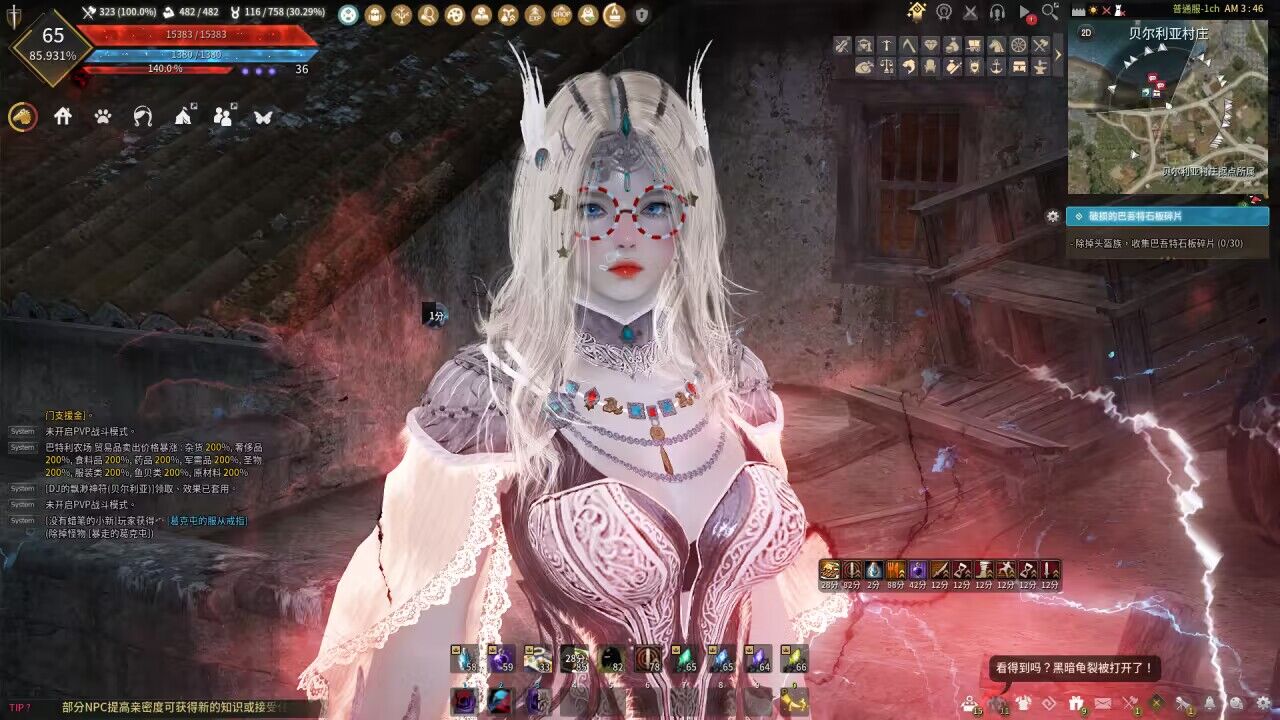1280x720 pixels.
Task: Select the horse stable NPC icon
Action: [996, 45]
